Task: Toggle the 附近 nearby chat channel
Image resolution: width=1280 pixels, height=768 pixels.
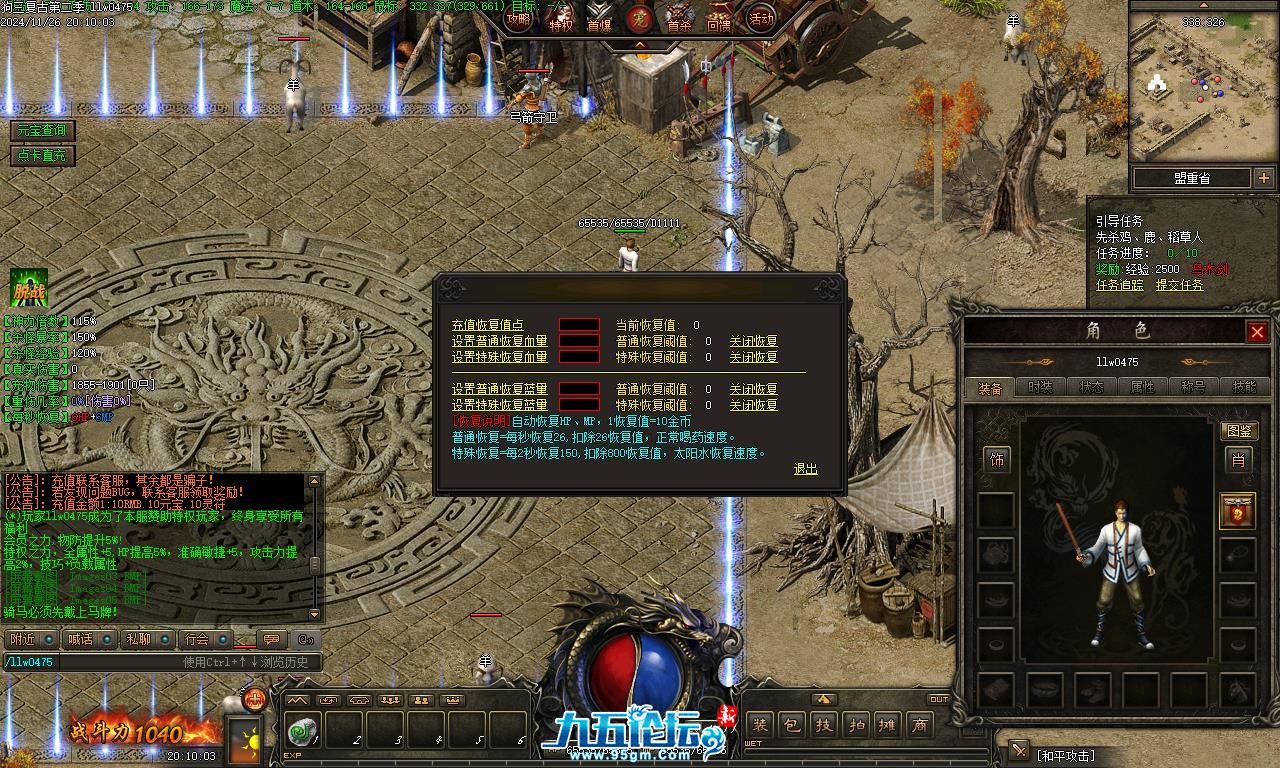Action: 23,639
